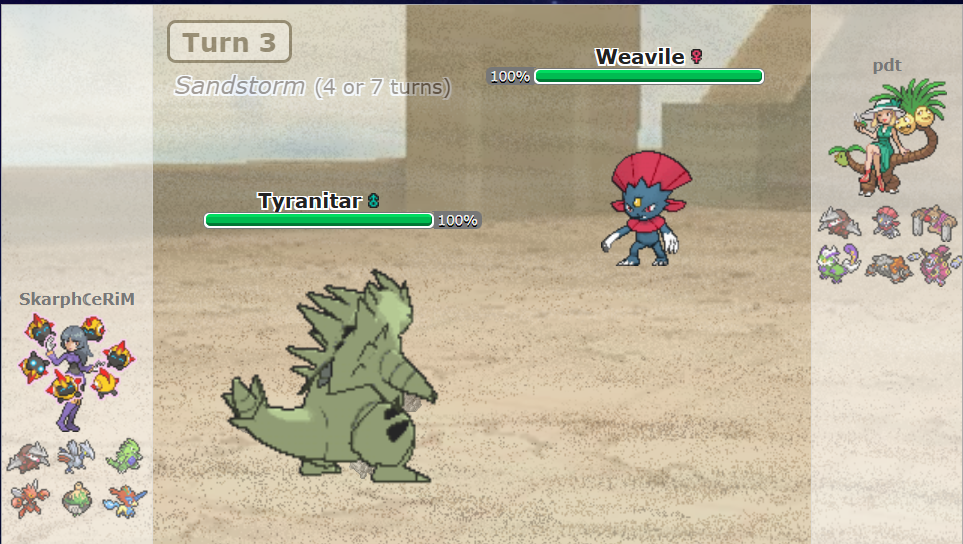Select the Conkeldurr team icon
This screenshot has width=963, height=544.
(x=934, y=222)
